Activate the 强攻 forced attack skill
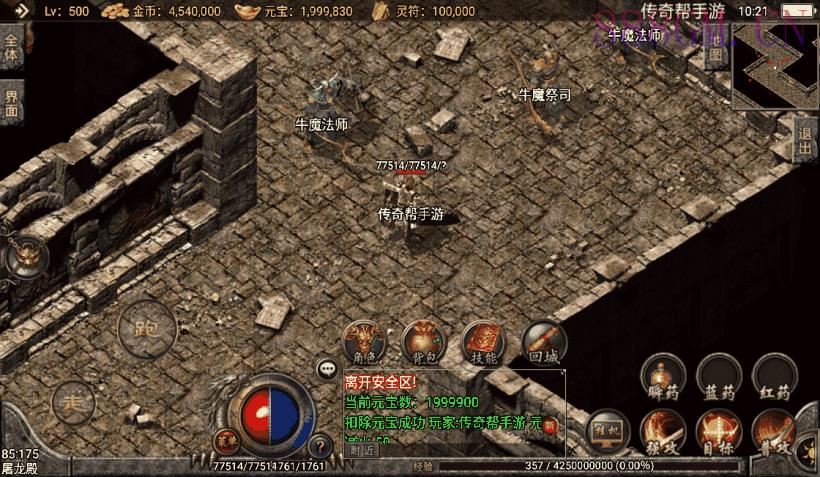 coord(663,431)
